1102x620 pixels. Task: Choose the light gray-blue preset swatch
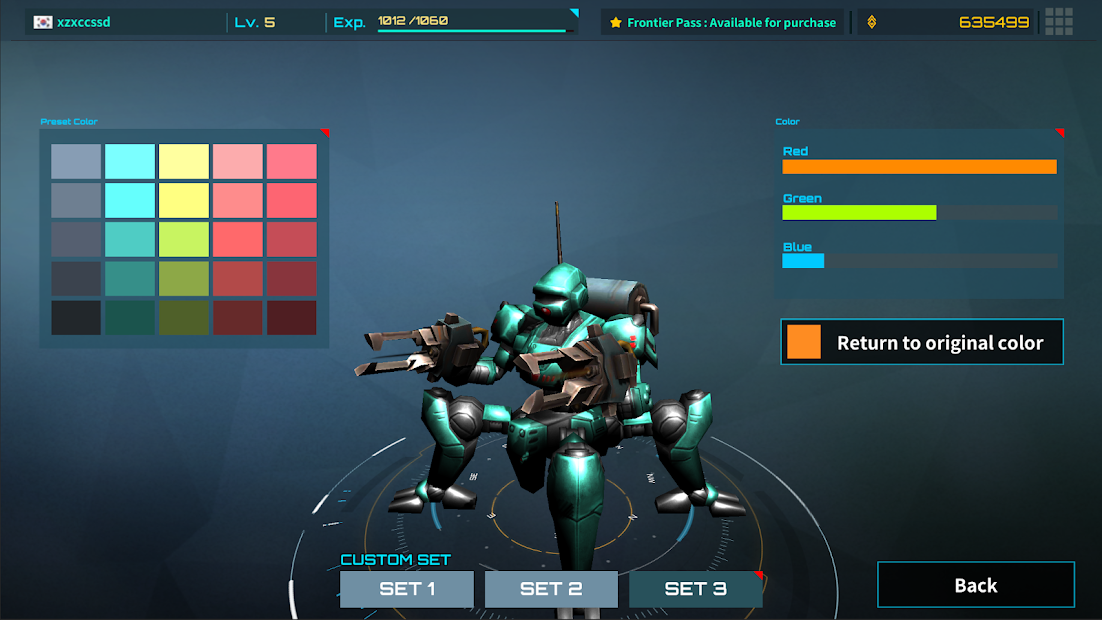[x=76, y=162]
